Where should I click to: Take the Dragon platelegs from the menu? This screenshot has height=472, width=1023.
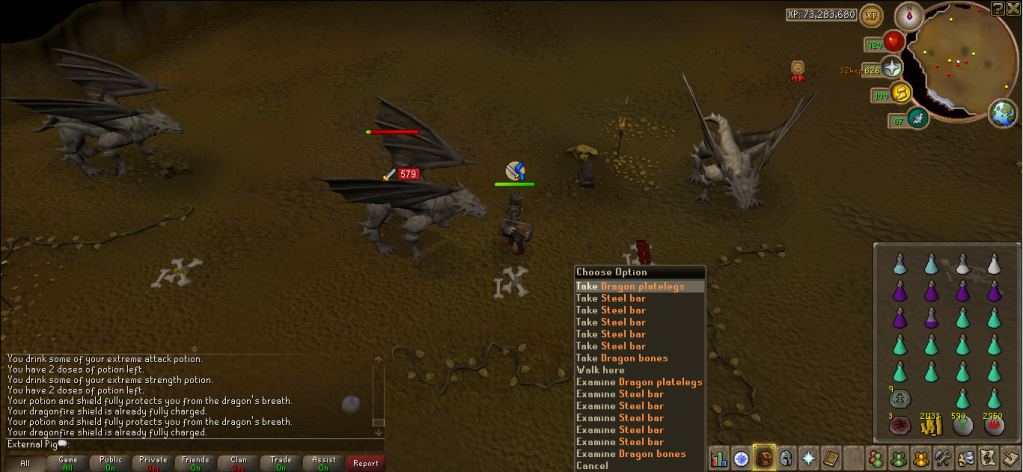coord(639,286)
